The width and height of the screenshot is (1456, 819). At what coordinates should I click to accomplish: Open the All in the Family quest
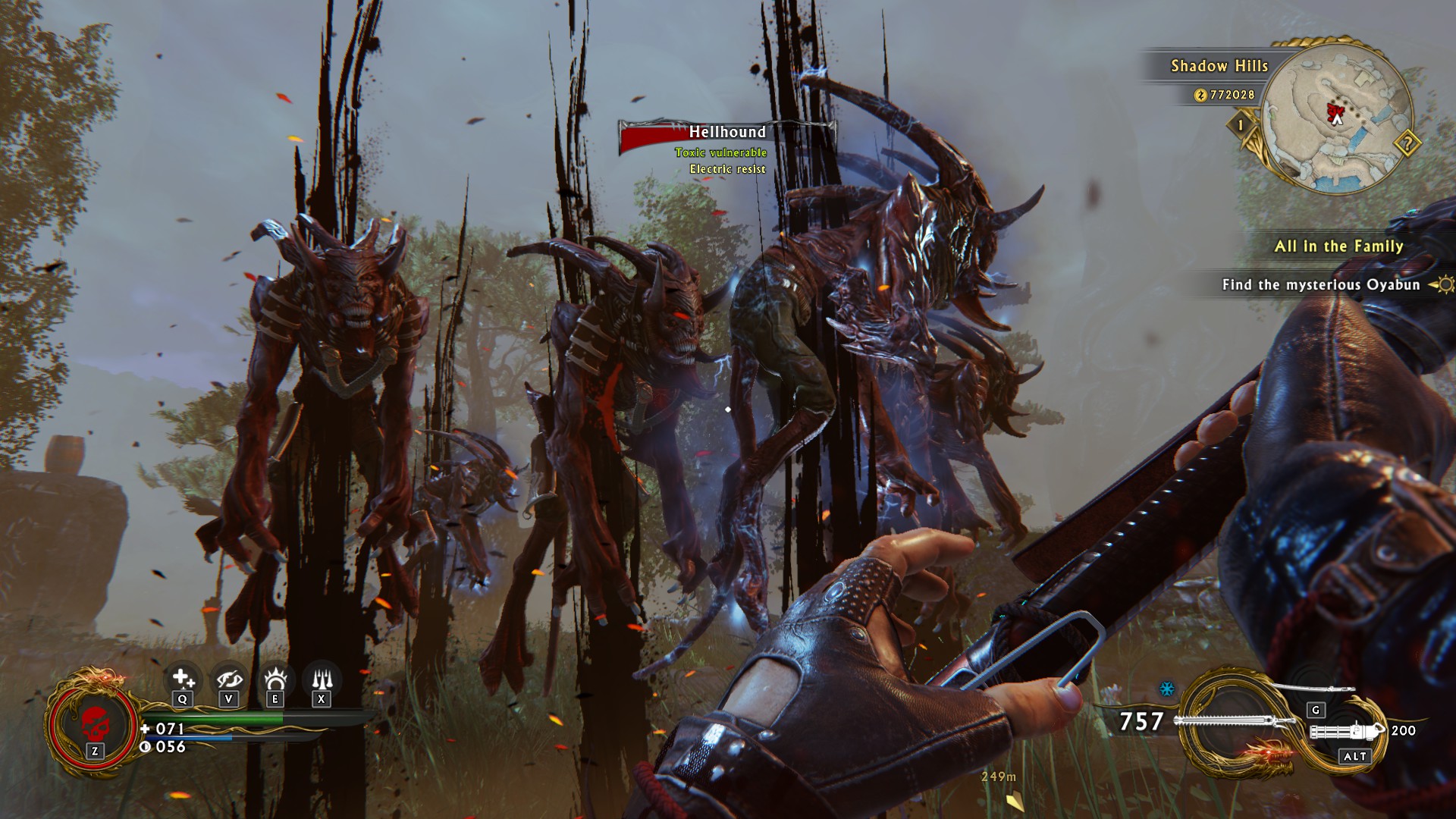click(1338, 246)
